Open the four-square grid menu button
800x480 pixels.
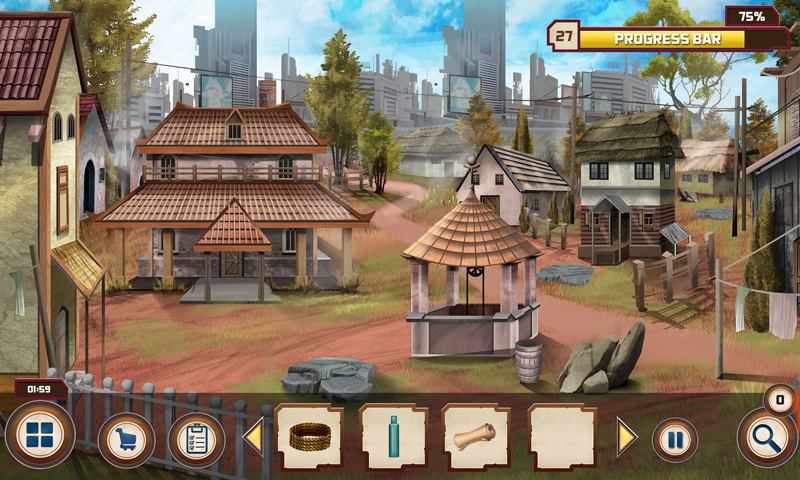[x=40, y=436]
